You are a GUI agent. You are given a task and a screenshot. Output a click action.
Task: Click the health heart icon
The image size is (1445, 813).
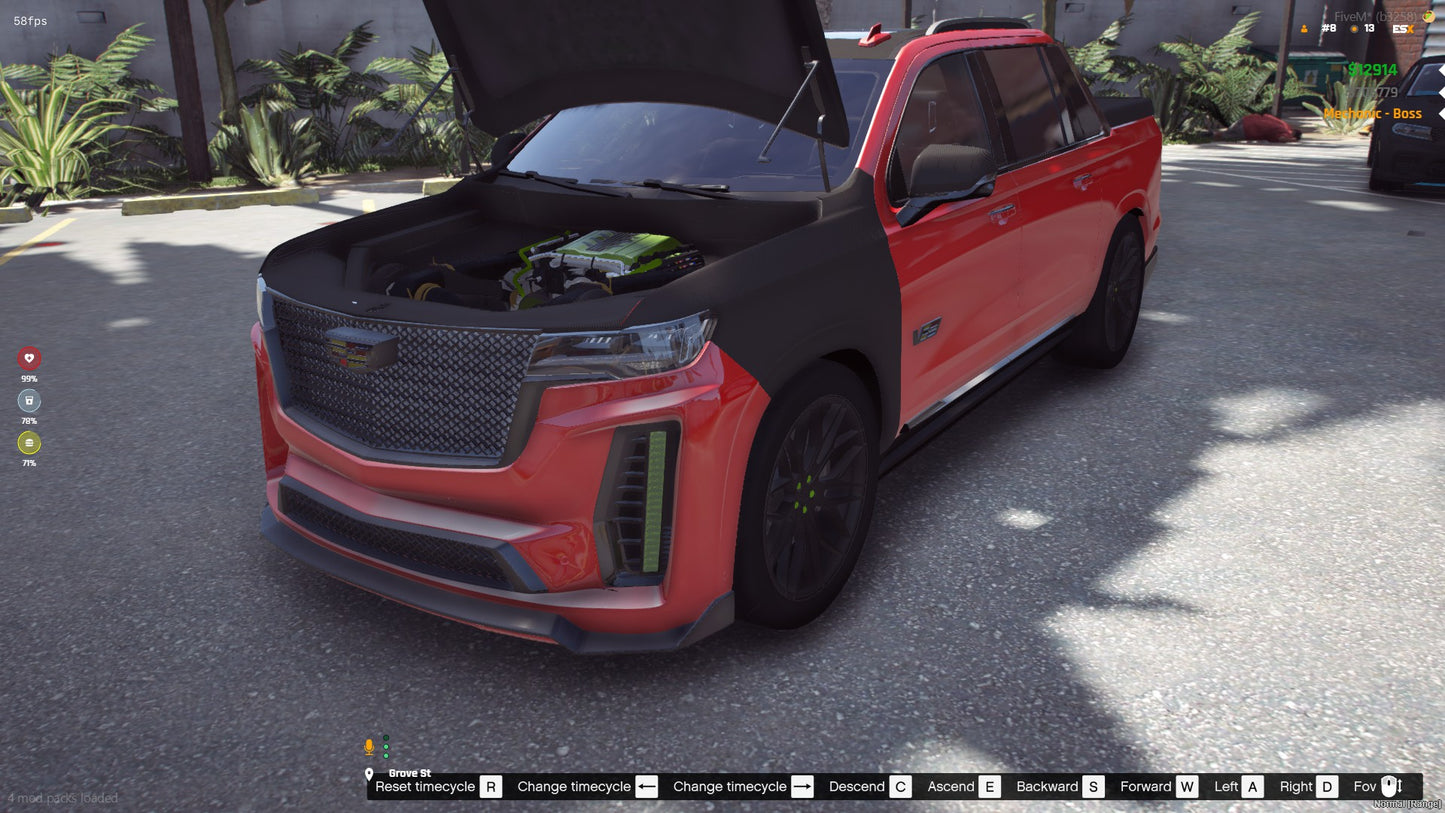point(28,357)
